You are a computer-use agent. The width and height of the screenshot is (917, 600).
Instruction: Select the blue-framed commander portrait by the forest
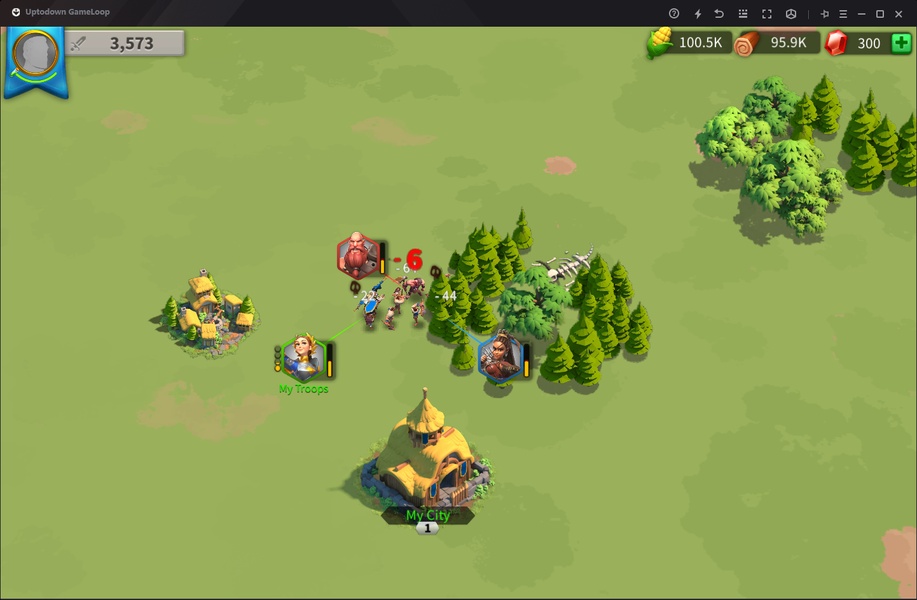[499, 357]
